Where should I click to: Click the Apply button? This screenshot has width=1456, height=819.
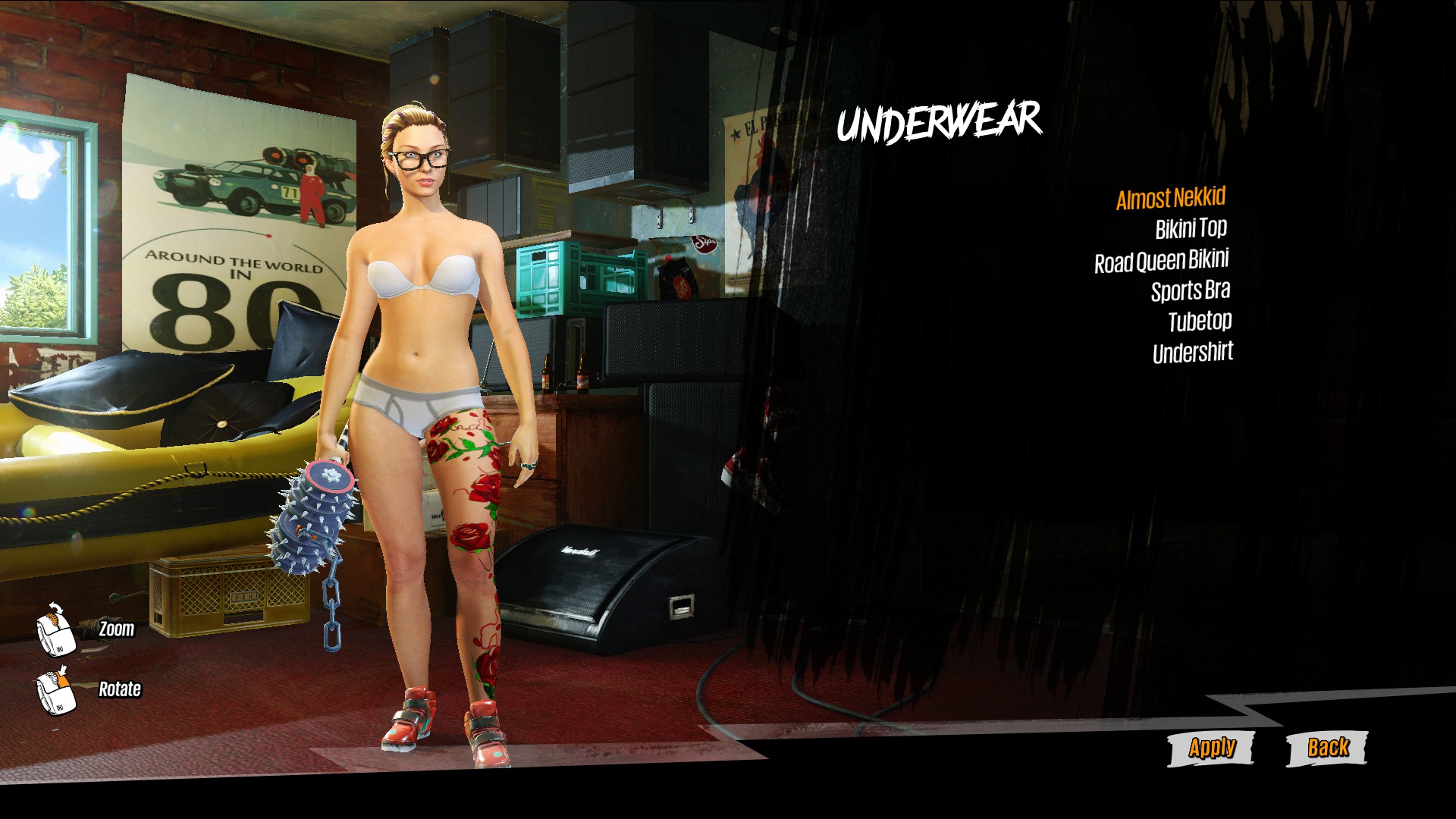(1211, 748)
